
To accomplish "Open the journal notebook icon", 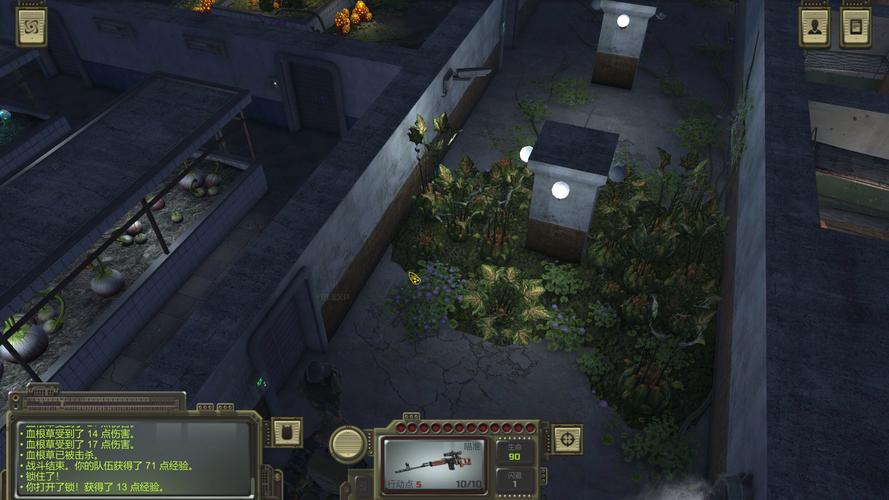I will pyautogui.click(x=855, y=27).
